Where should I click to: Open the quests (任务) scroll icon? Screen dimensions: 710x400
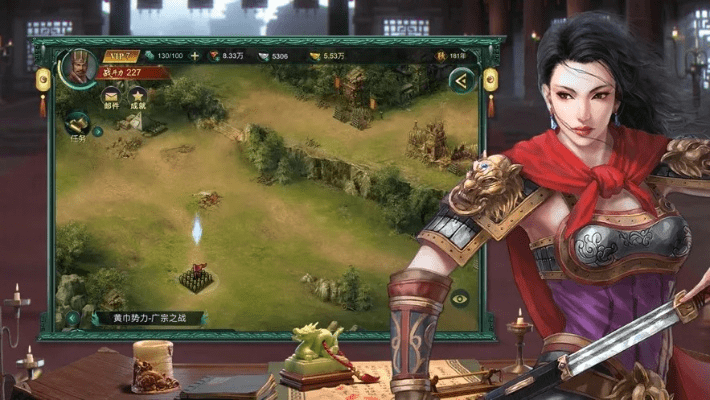(77, 124)
